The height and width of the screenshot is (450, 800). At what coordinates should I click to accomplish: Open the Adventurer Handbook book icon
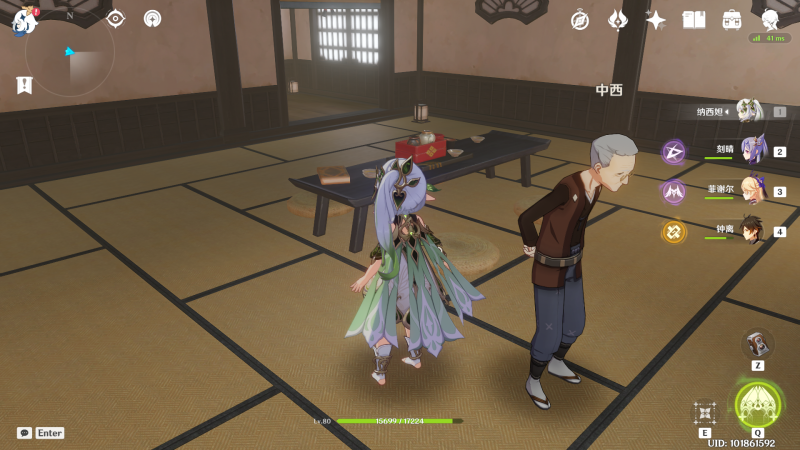[694, 19]
